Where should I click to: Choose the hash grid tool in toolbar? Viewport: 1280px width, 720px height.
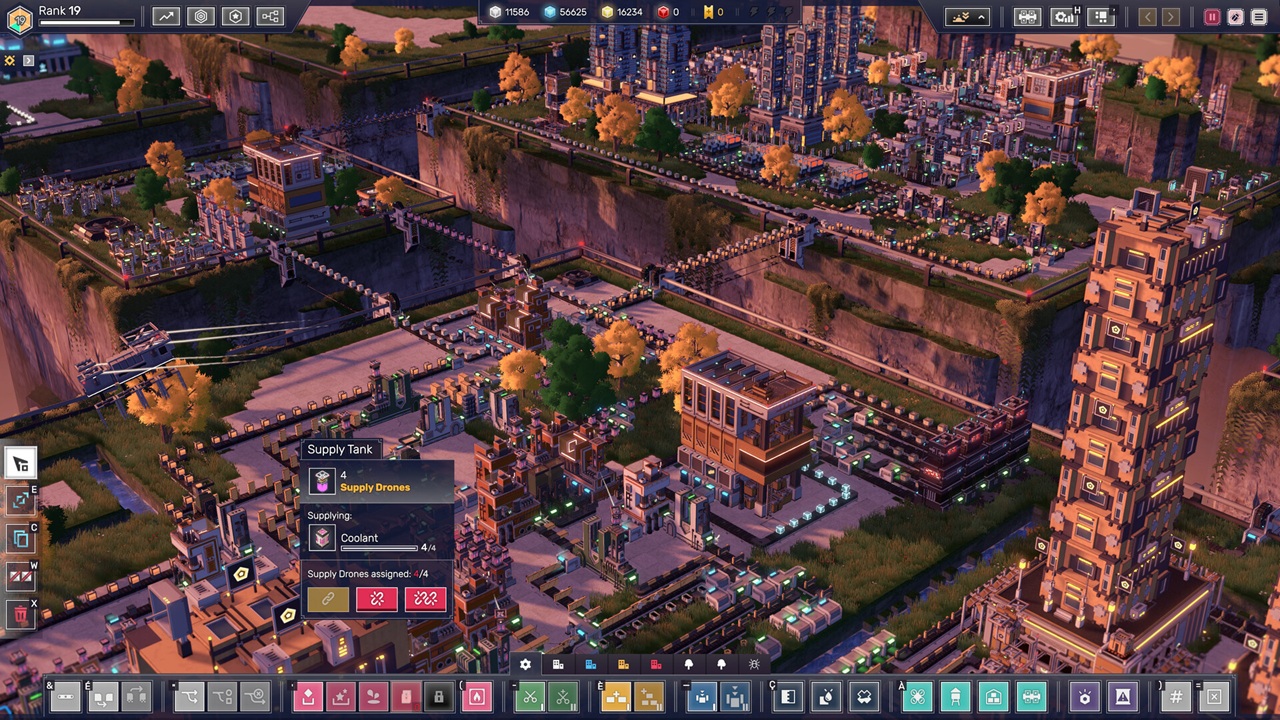click(1177, 696)
